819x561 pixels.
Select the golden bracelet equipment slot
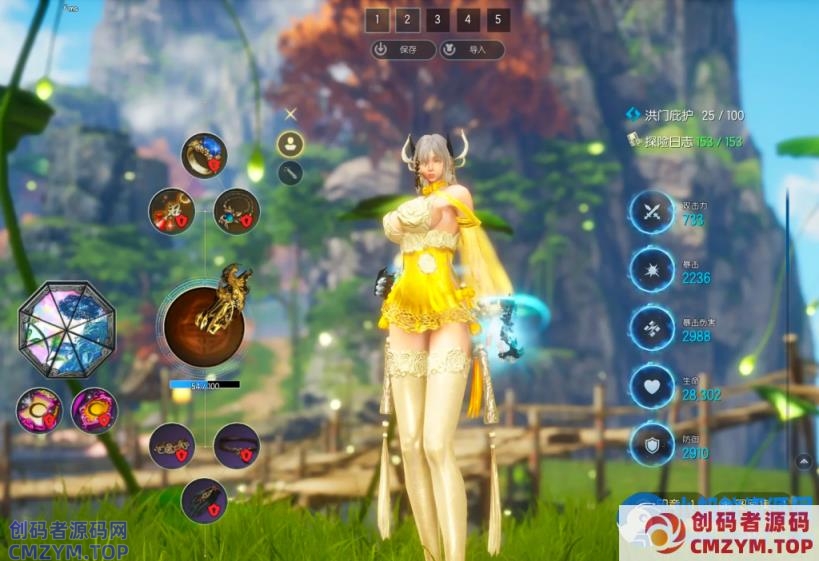tap(172, 446)
